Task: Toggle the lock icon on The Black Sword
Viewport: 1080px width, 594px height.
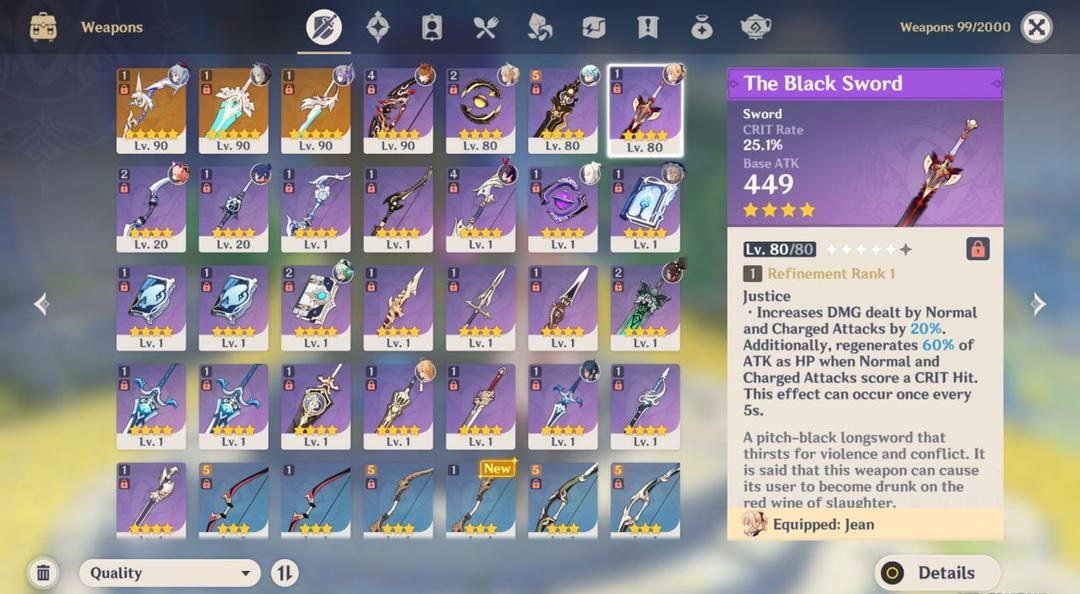Action: click(978, 249)
